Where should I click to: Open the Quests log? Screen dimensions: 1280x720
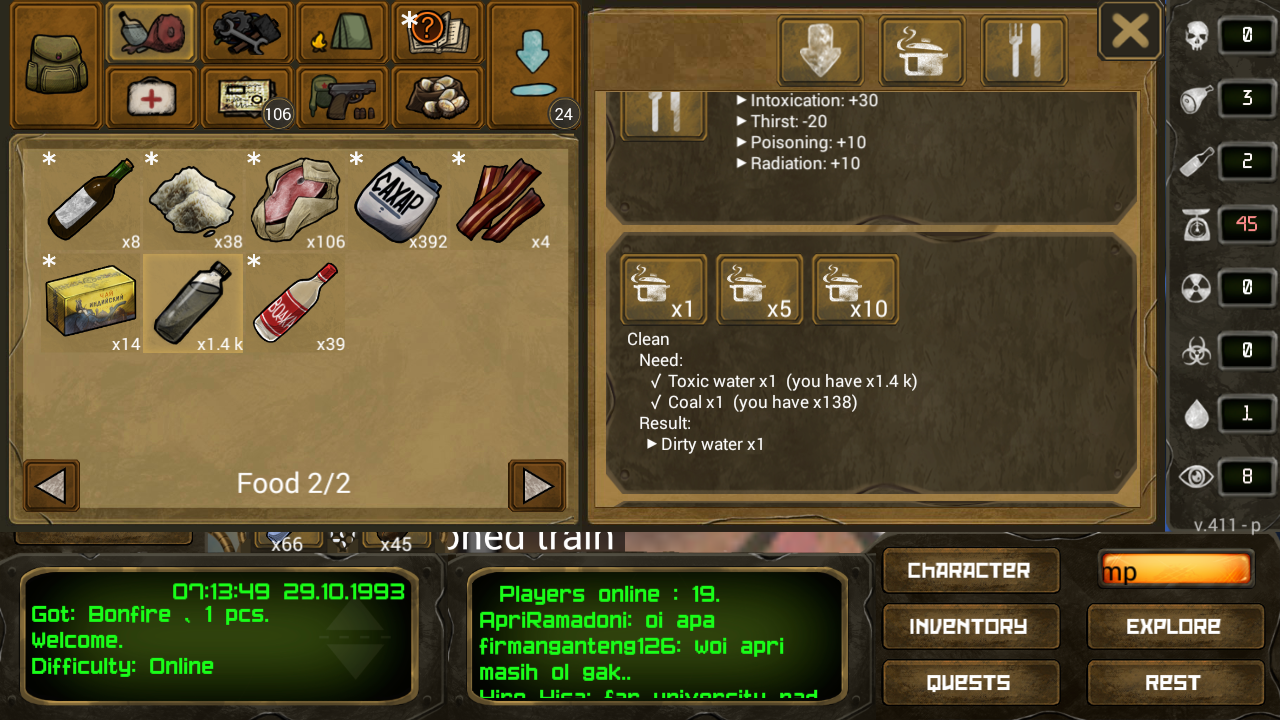pos(969,683)
